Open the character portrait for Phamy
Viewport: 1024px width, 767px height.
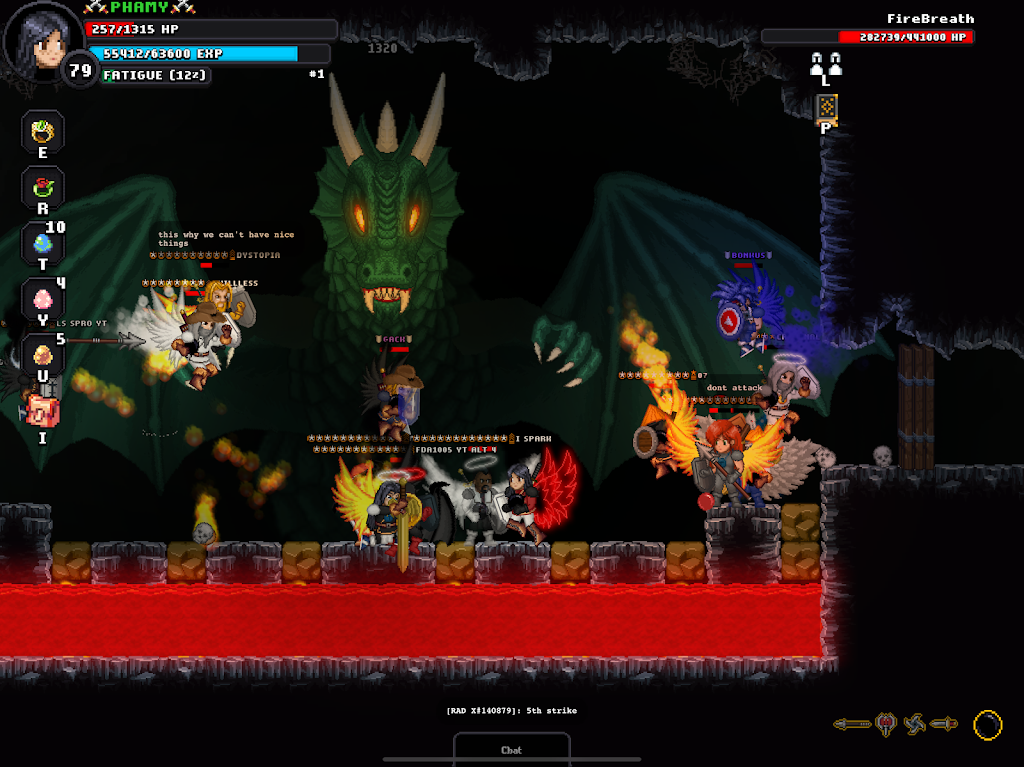click(42, 40)
